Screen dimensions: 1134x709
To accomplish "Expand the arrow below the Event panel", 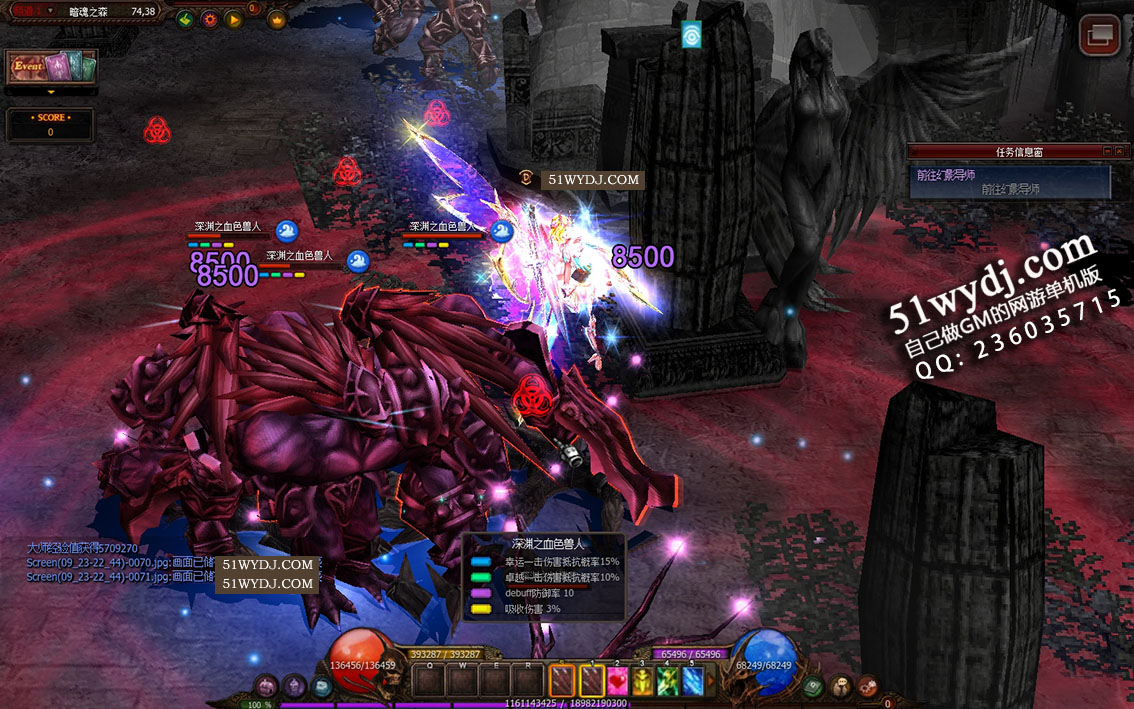I will click(x=50, y=91).
